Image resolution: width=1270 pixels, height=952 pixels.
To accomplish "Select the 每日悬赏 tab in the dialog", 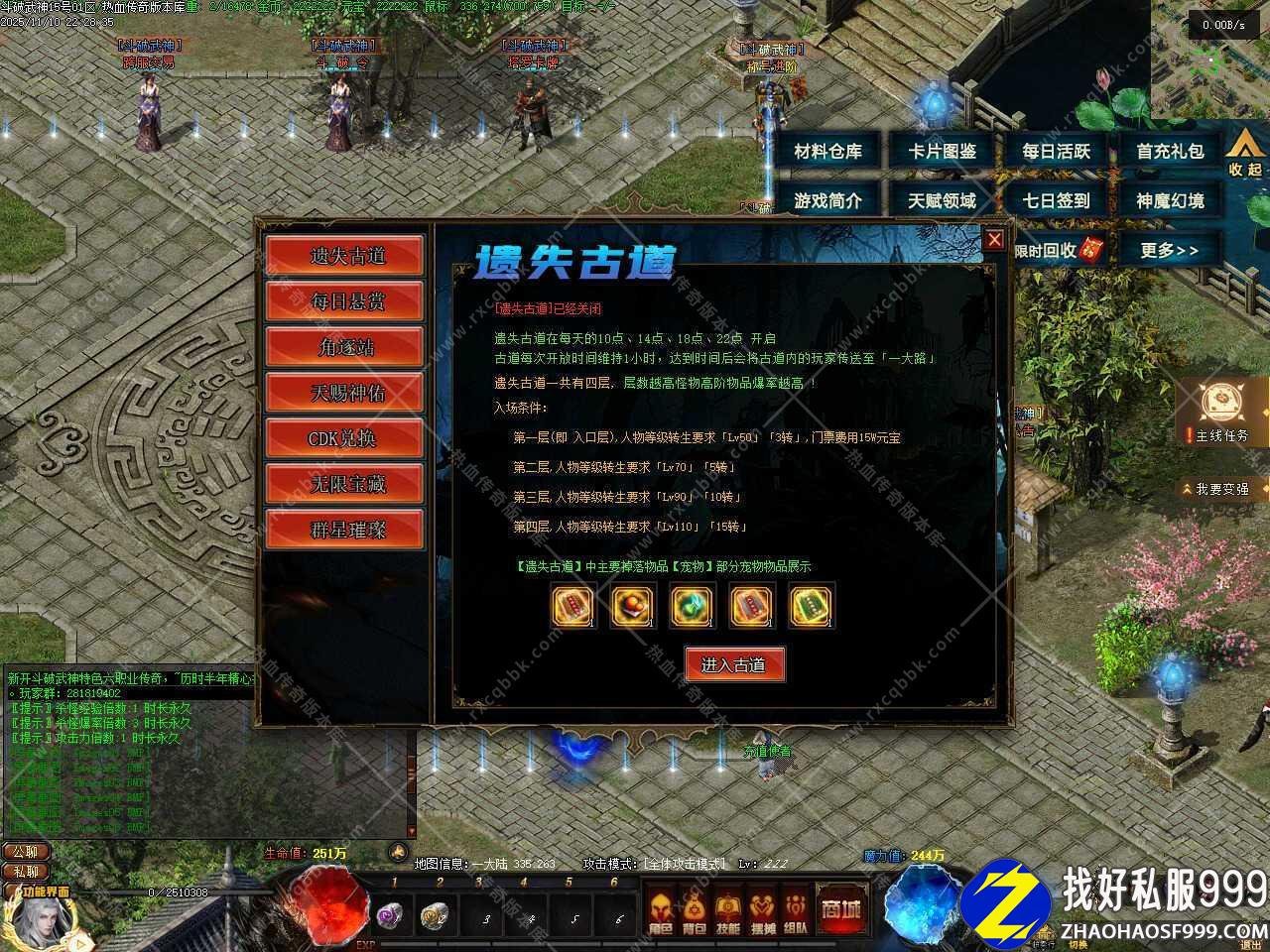I will pyautogui.click(x=344, y=300).
